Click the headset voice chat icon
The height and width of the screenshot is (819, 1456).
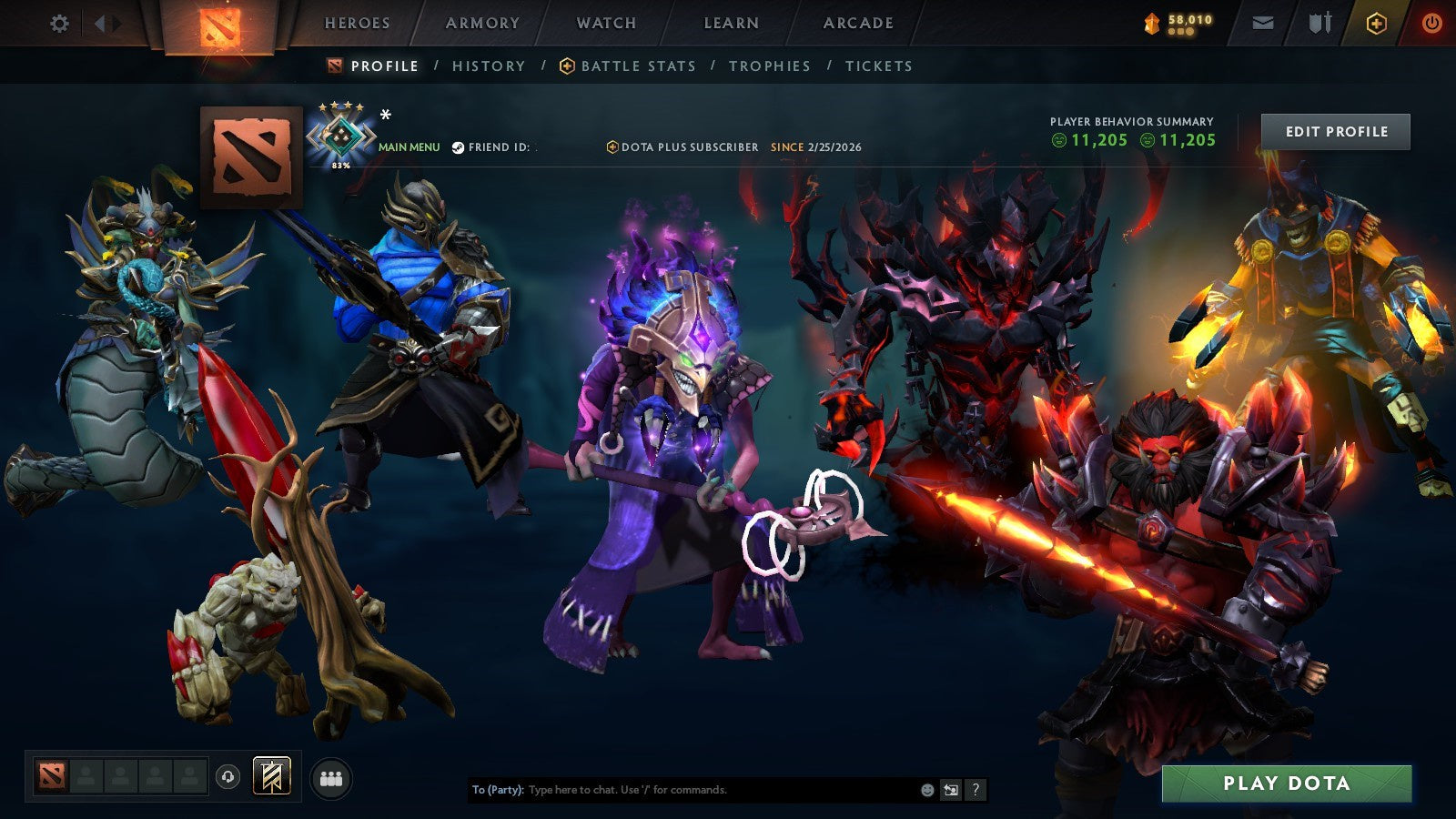click(x=227, y=775)
